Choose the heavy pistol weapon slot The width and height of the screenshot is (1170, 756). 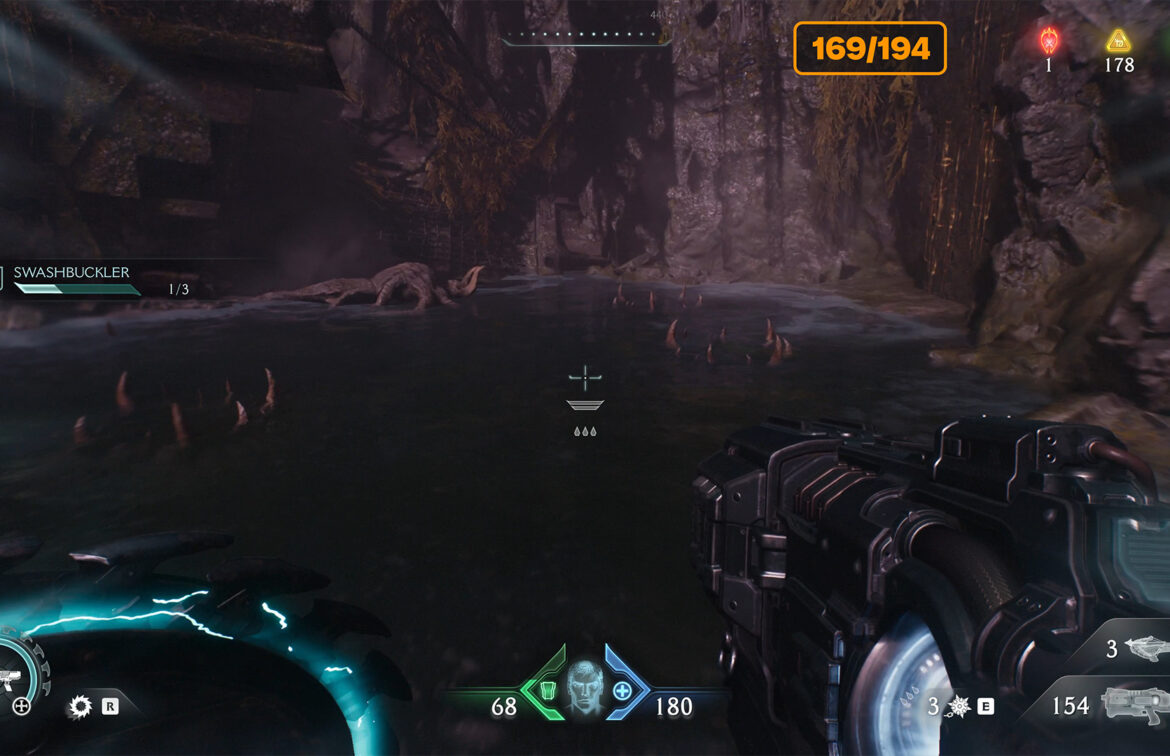(x=1134, y=704)
